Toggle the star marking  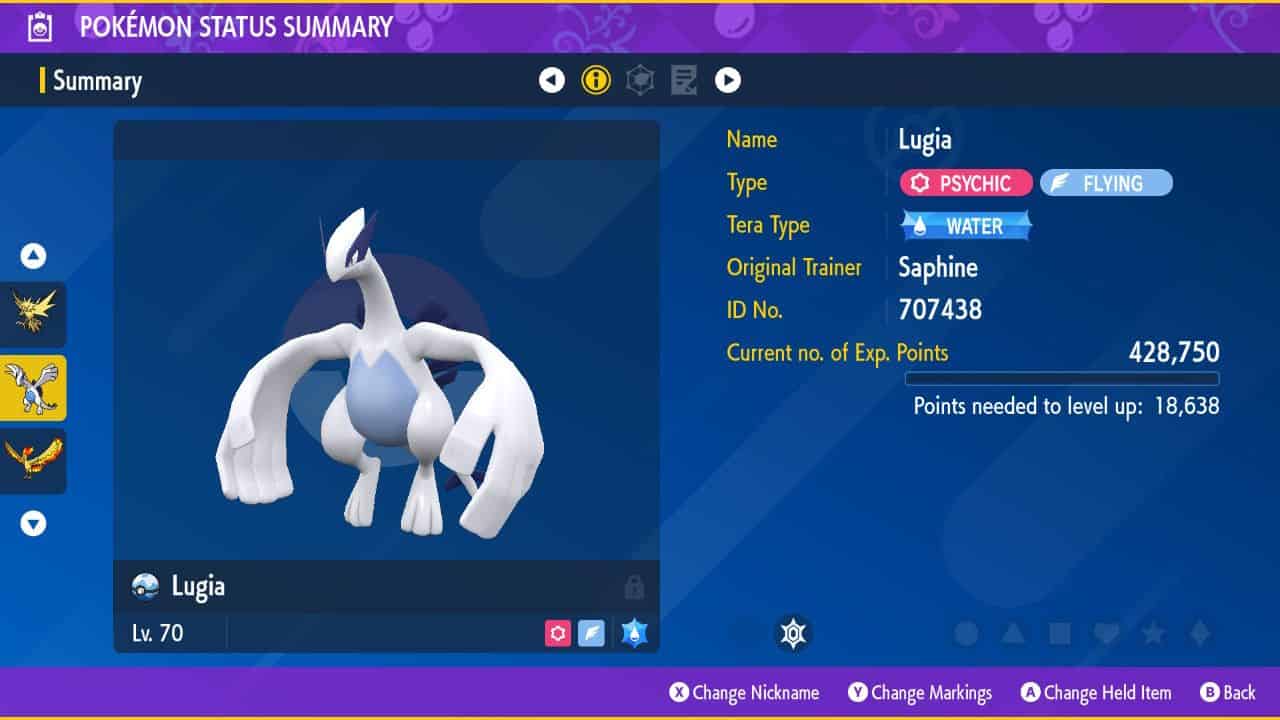[1153, 633]
